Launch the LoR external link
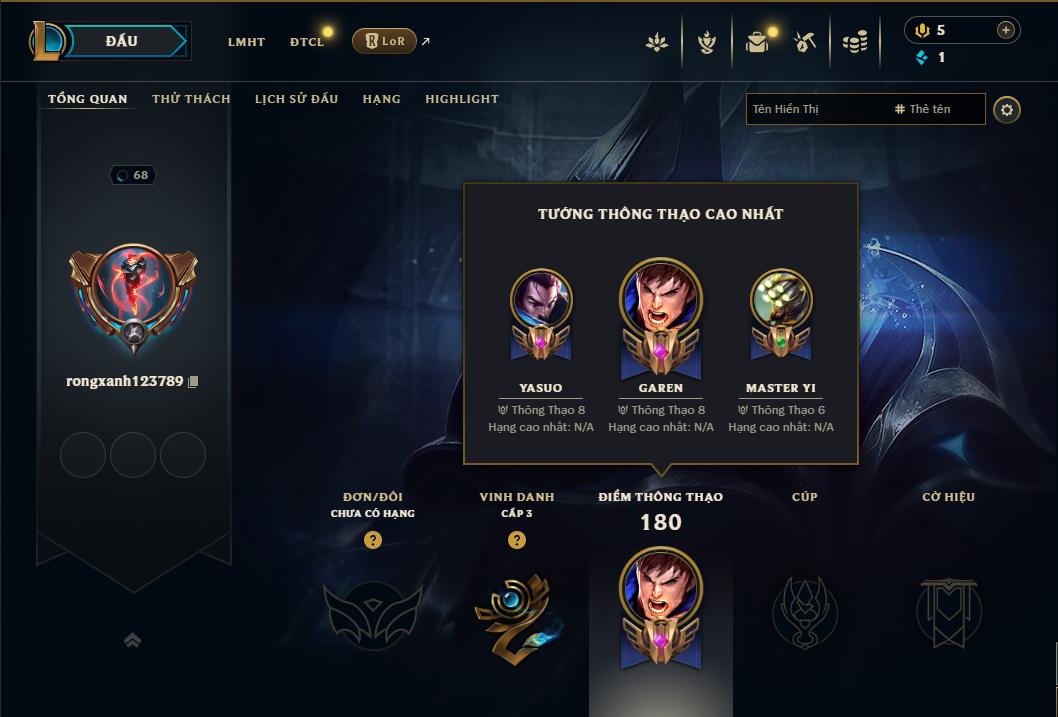This screenshot has width=1058, height=717. tap(385, 41)
